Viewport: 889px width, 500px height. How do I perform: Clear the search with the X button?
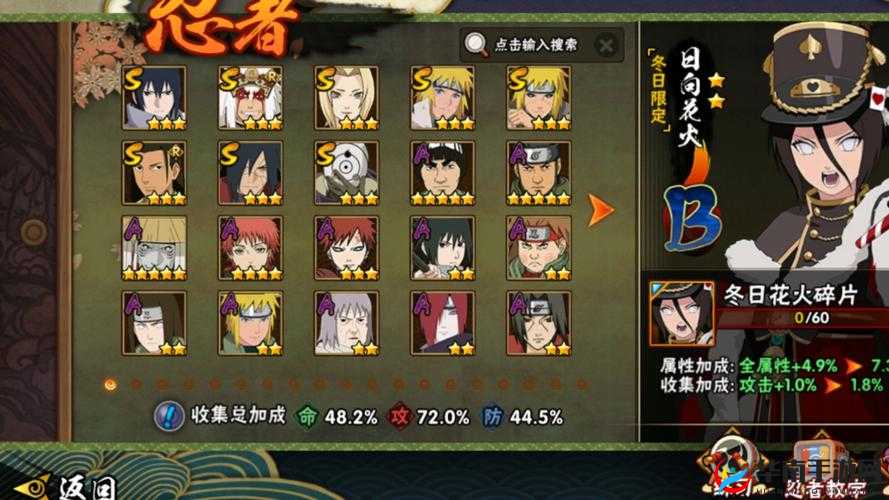click(604, 44)
